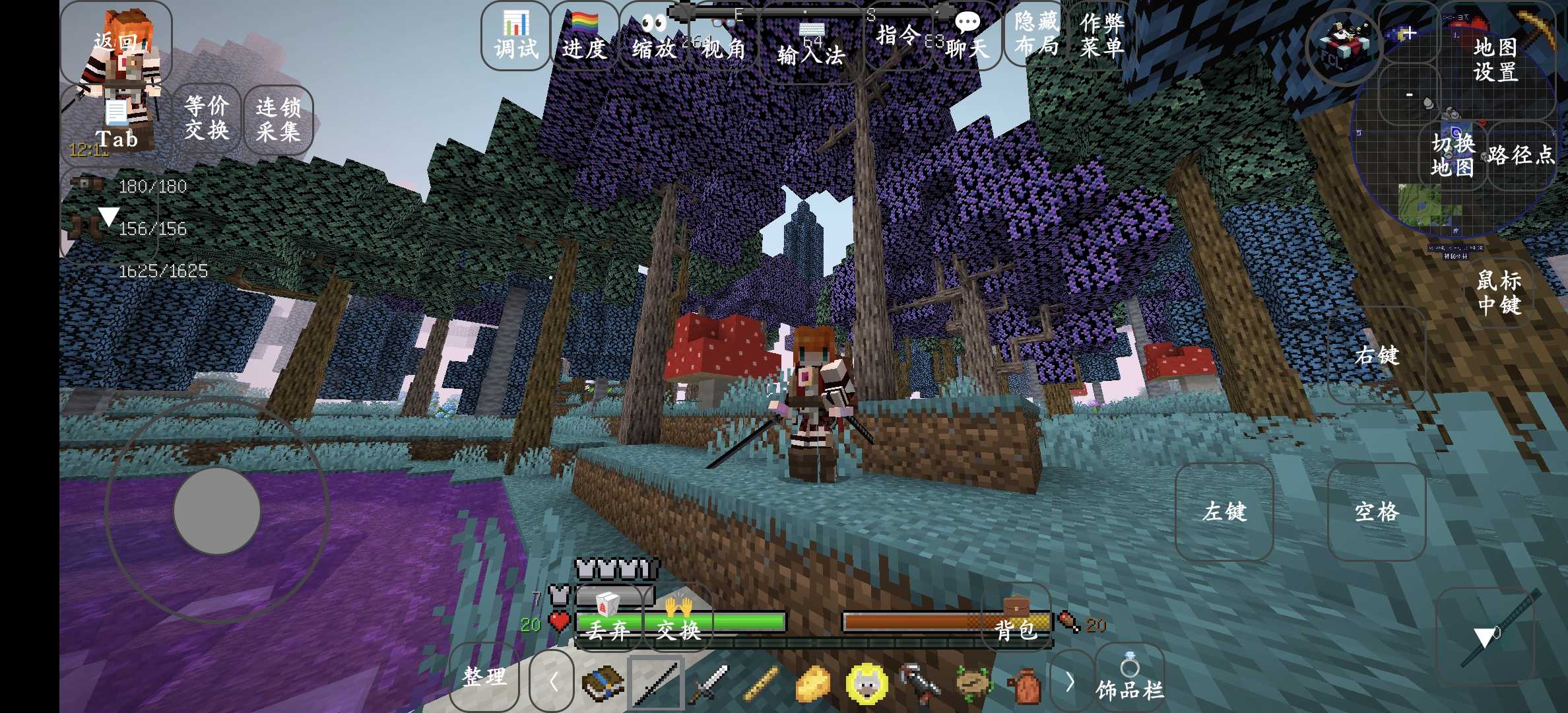Open the 路径点 waypoints button

coord(1521,156)
